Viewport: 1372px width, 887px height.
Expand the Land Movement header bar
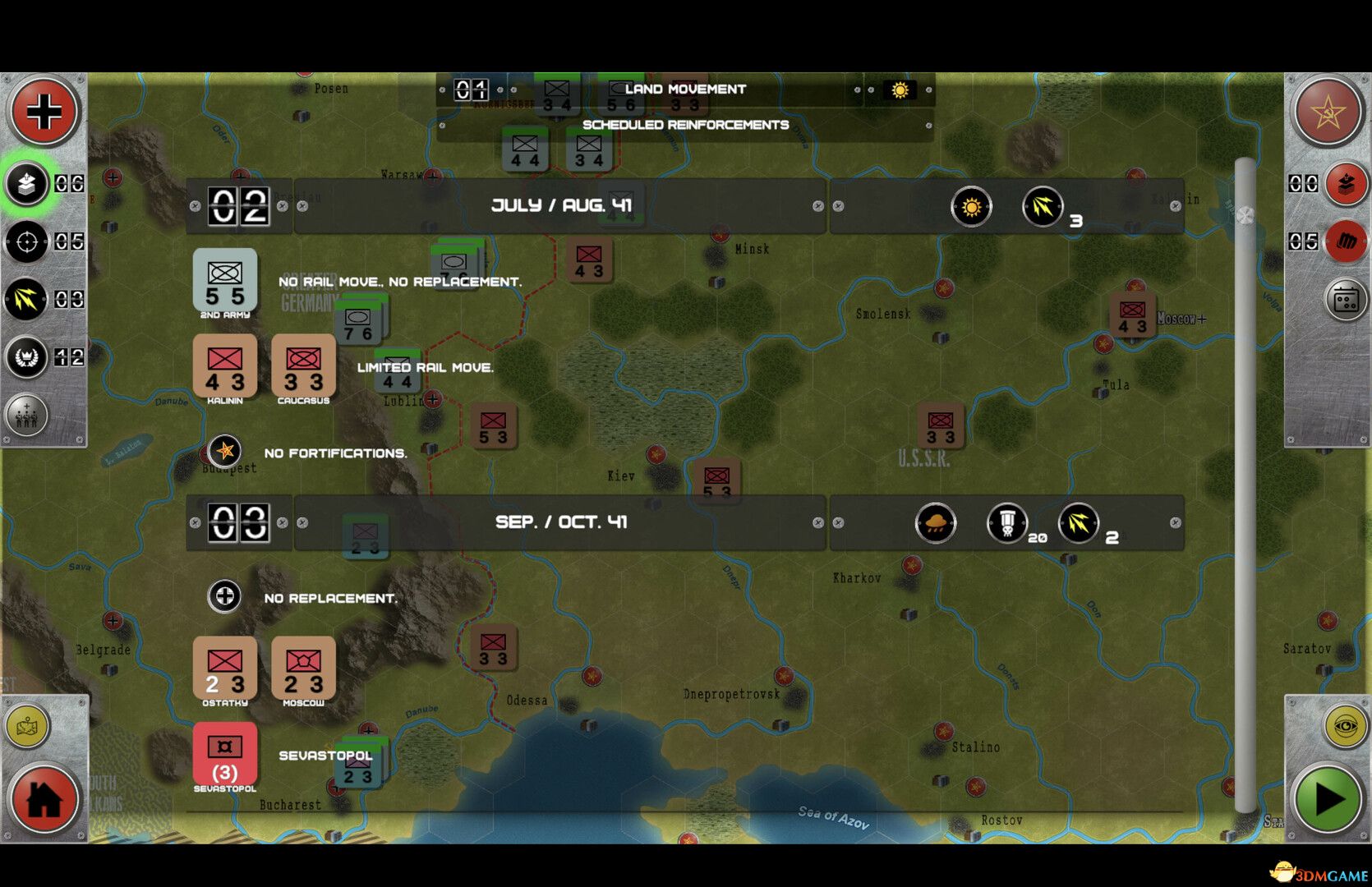(686, 89)
